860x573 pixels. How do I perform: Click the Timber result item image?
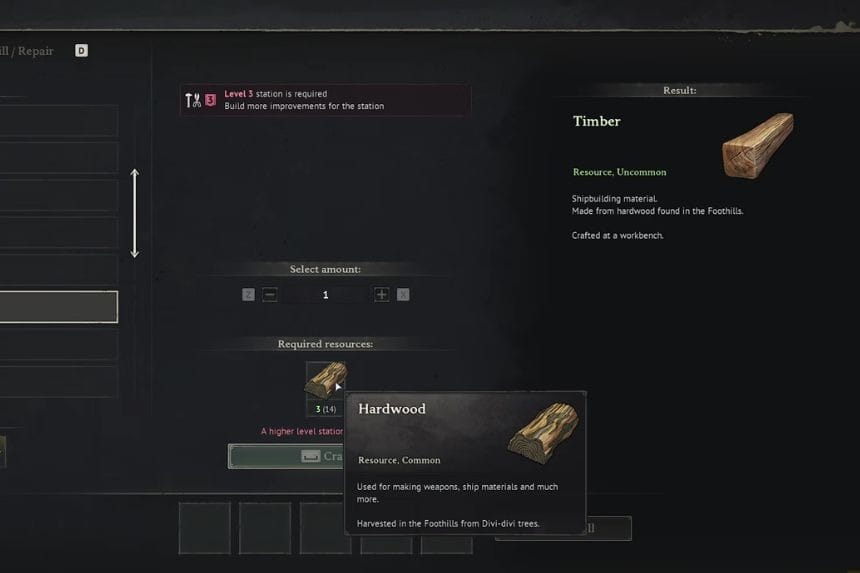pyautogui.click(x=757, y=145)
